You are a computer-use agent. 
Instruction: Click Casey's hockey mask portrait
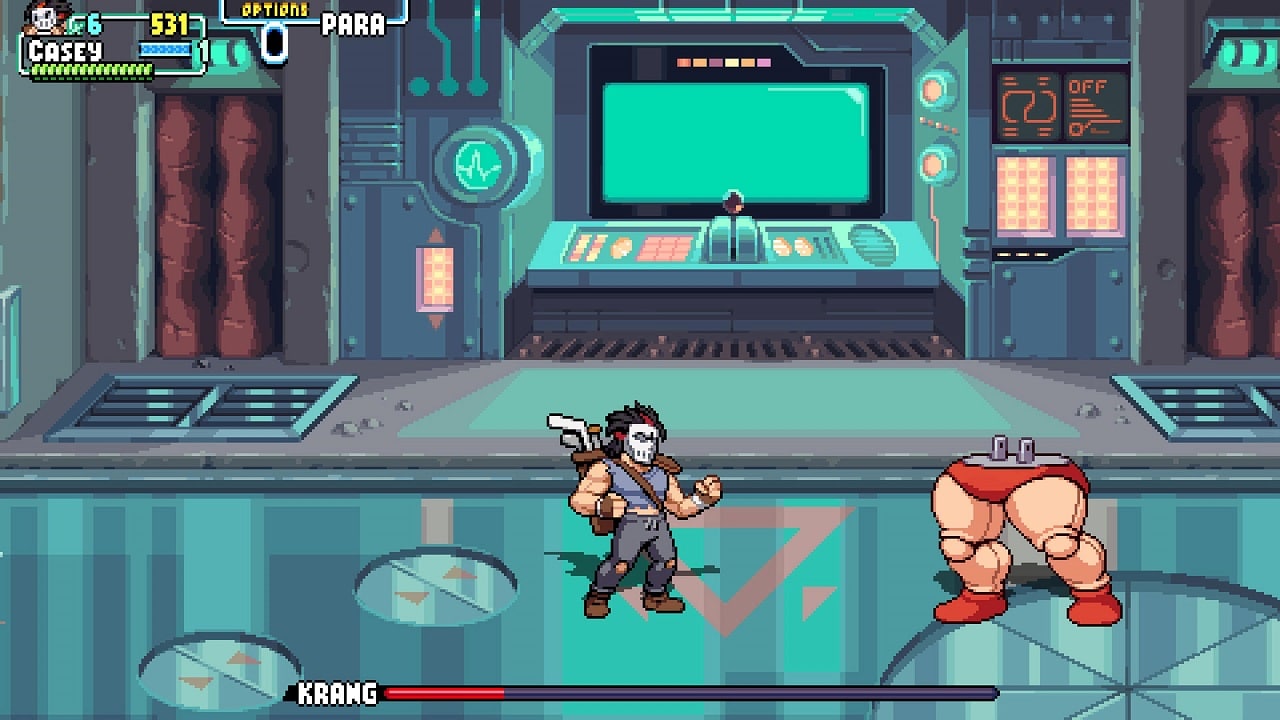click(x=43, y=19)
